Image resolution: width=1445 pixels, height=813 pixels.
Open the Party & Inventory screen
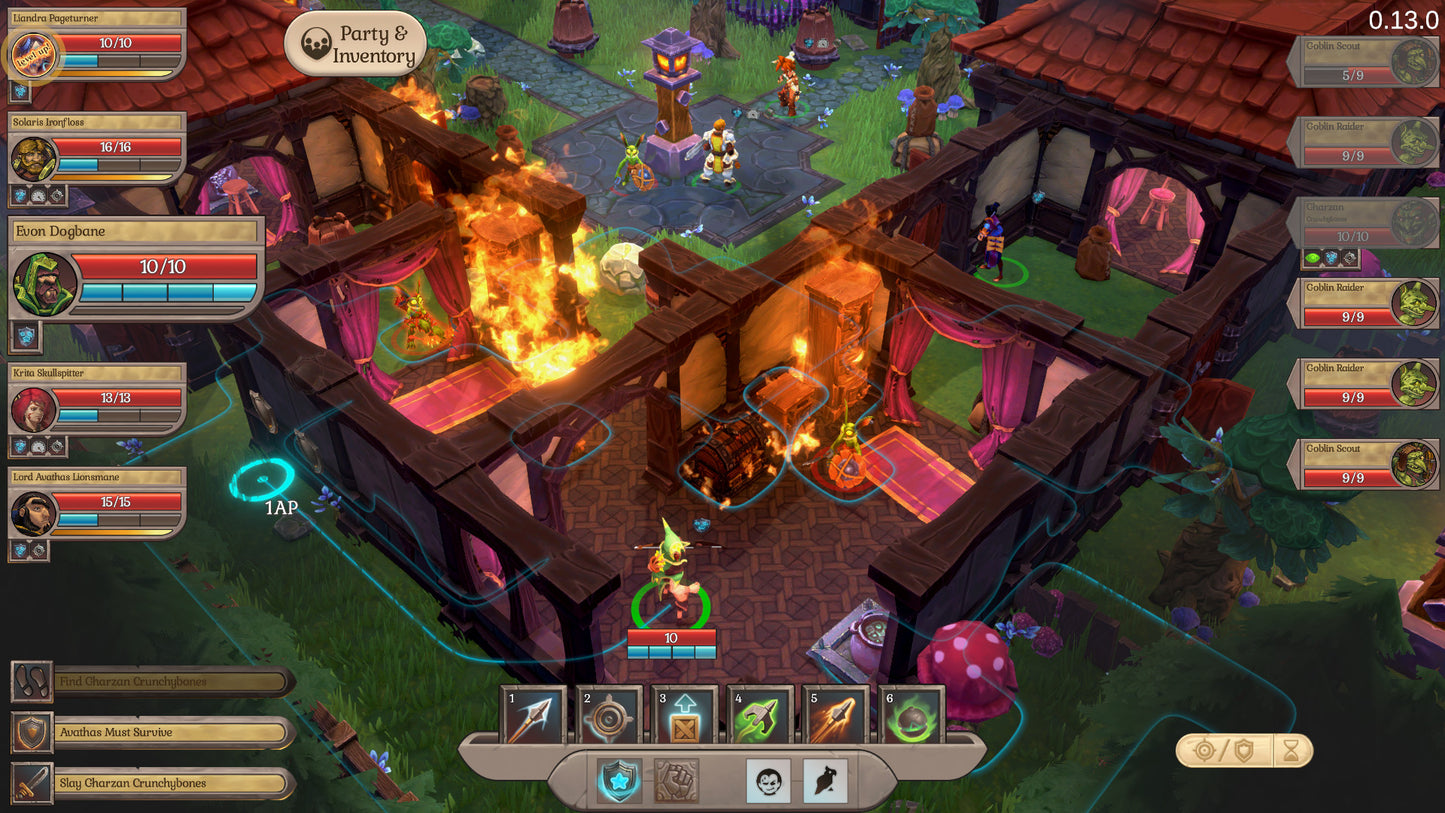(x=356, y=44)
